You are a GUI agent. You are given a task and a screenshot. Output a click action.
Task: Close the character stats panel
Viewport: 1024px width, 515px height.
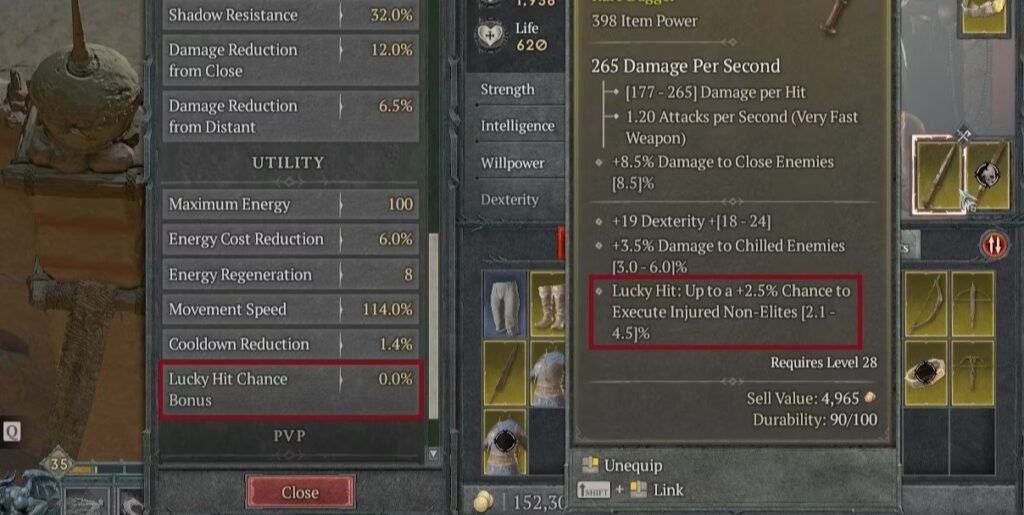300,492
